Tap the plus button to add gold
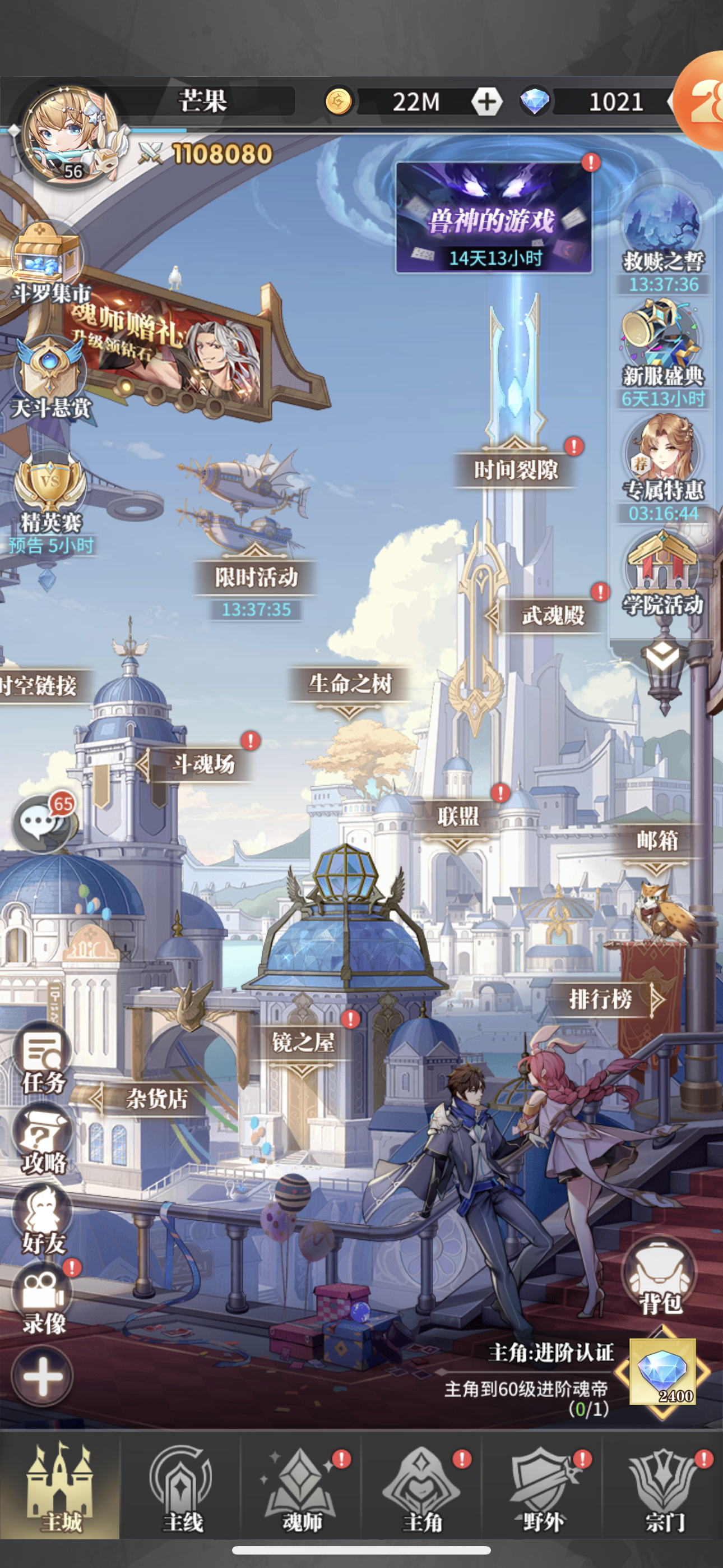The height and width of the screenshot is (1568, 723). coord(486,102)
